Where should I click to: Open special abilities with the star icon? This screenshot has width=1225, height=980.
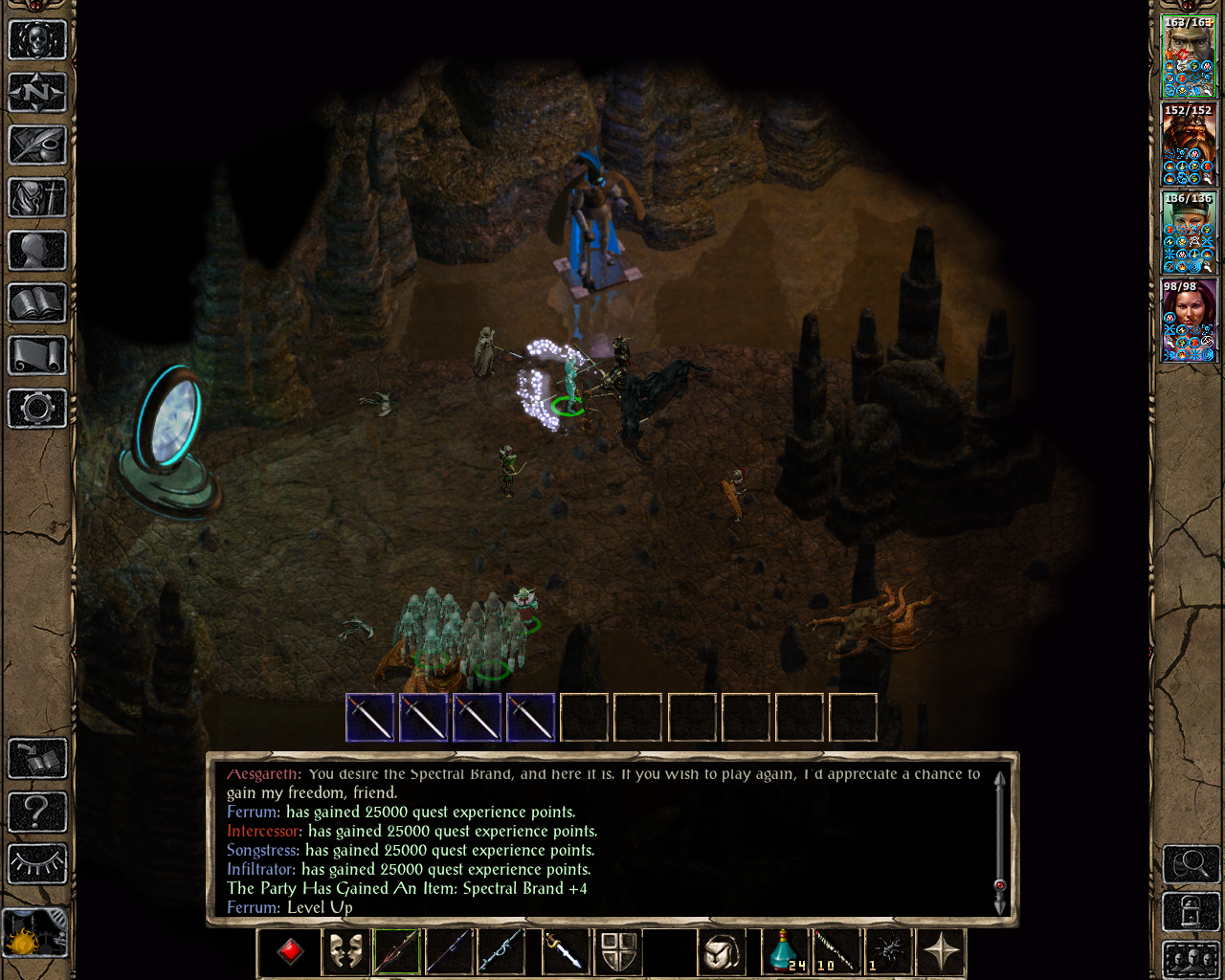(x=942, y=952)
